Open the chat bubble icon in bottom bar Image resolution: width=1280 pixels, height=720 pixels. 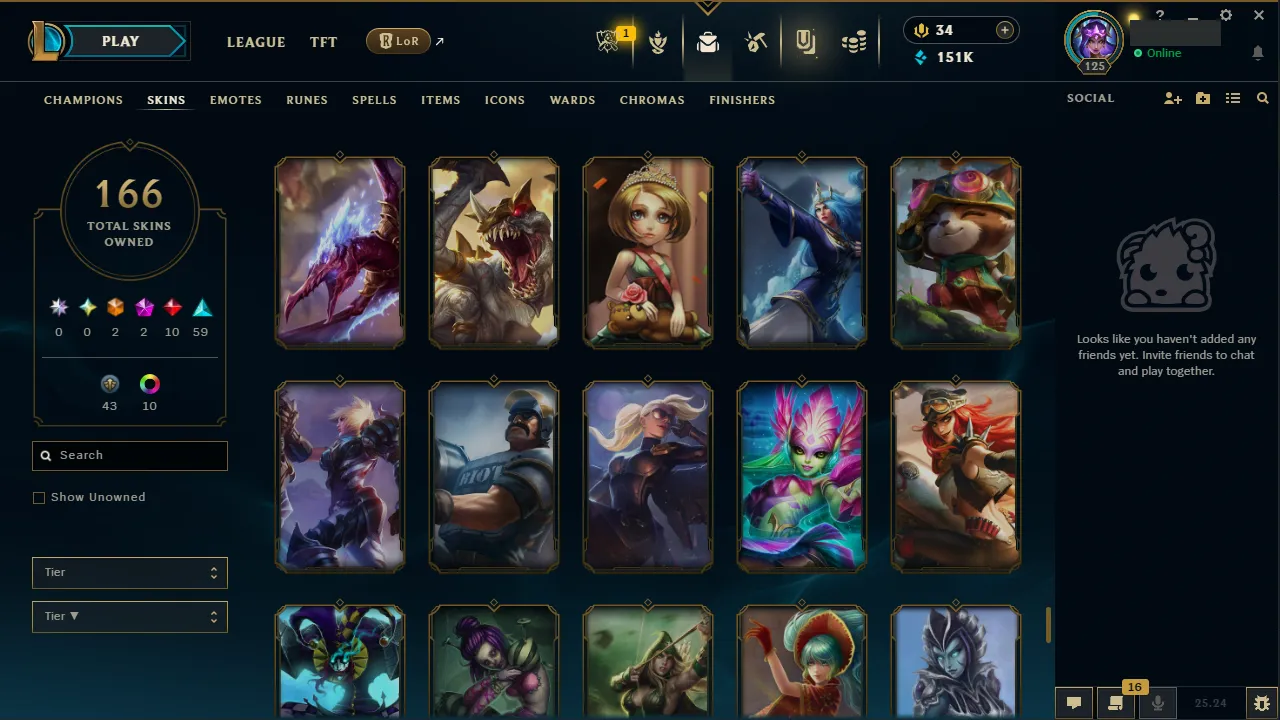pyautogui.click(x=1073, y=702)
